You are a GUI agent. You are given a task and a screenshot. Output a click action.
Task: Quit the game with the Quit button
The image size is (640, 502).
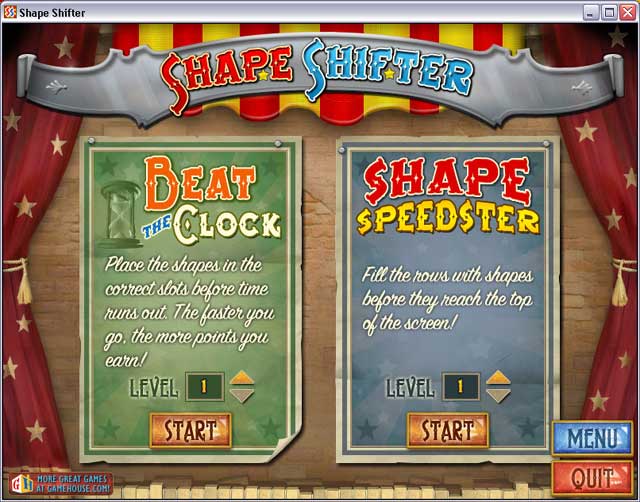point(590,476)
